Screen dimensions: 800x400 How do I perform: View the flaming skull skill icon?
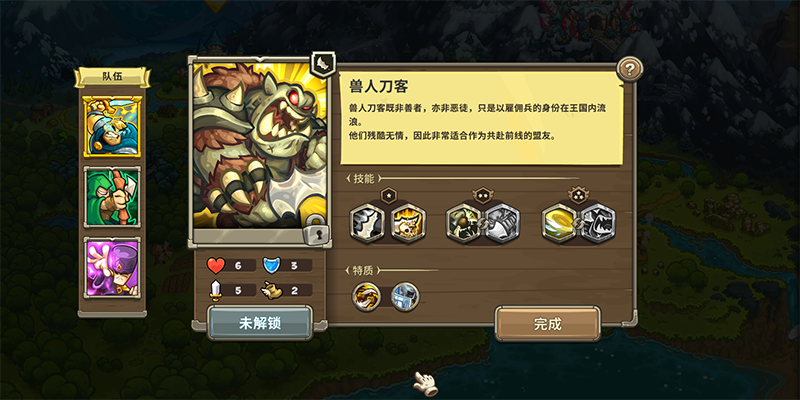406,223
